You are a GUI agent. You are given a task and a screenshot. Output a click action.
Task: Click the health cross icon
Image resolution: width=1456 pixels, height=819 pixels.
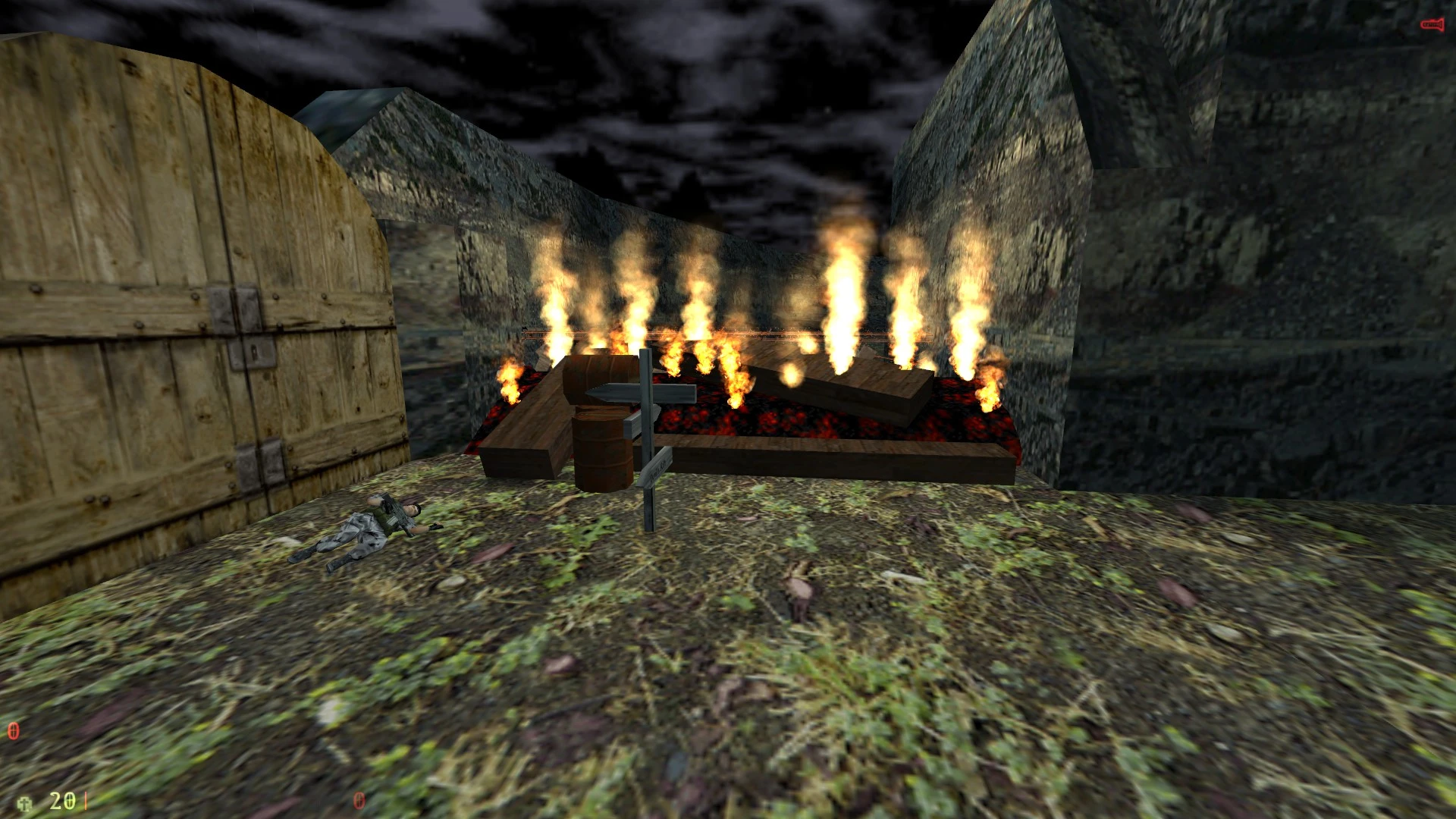pos(25,803)
